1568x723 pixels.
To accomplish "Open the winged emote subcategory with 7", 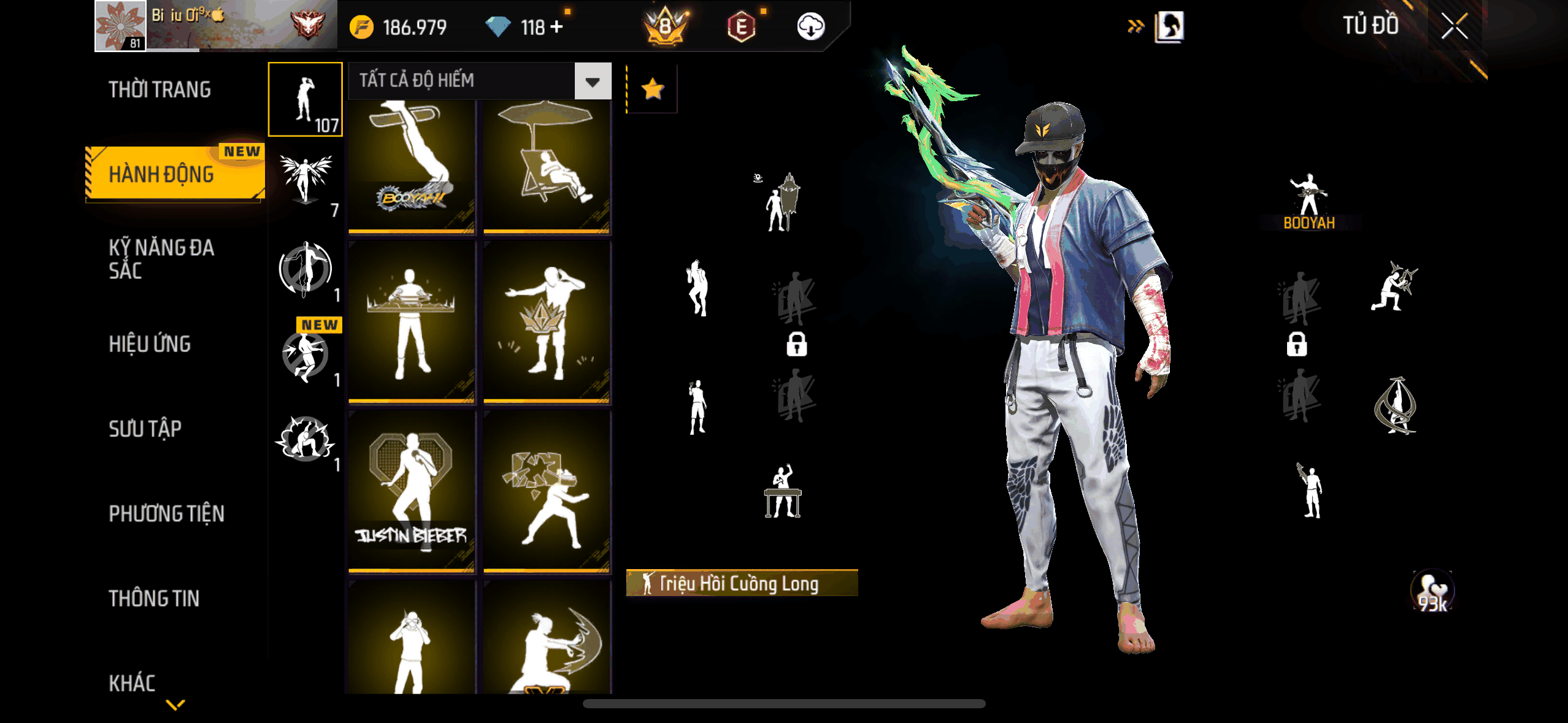I will point(306,183).
